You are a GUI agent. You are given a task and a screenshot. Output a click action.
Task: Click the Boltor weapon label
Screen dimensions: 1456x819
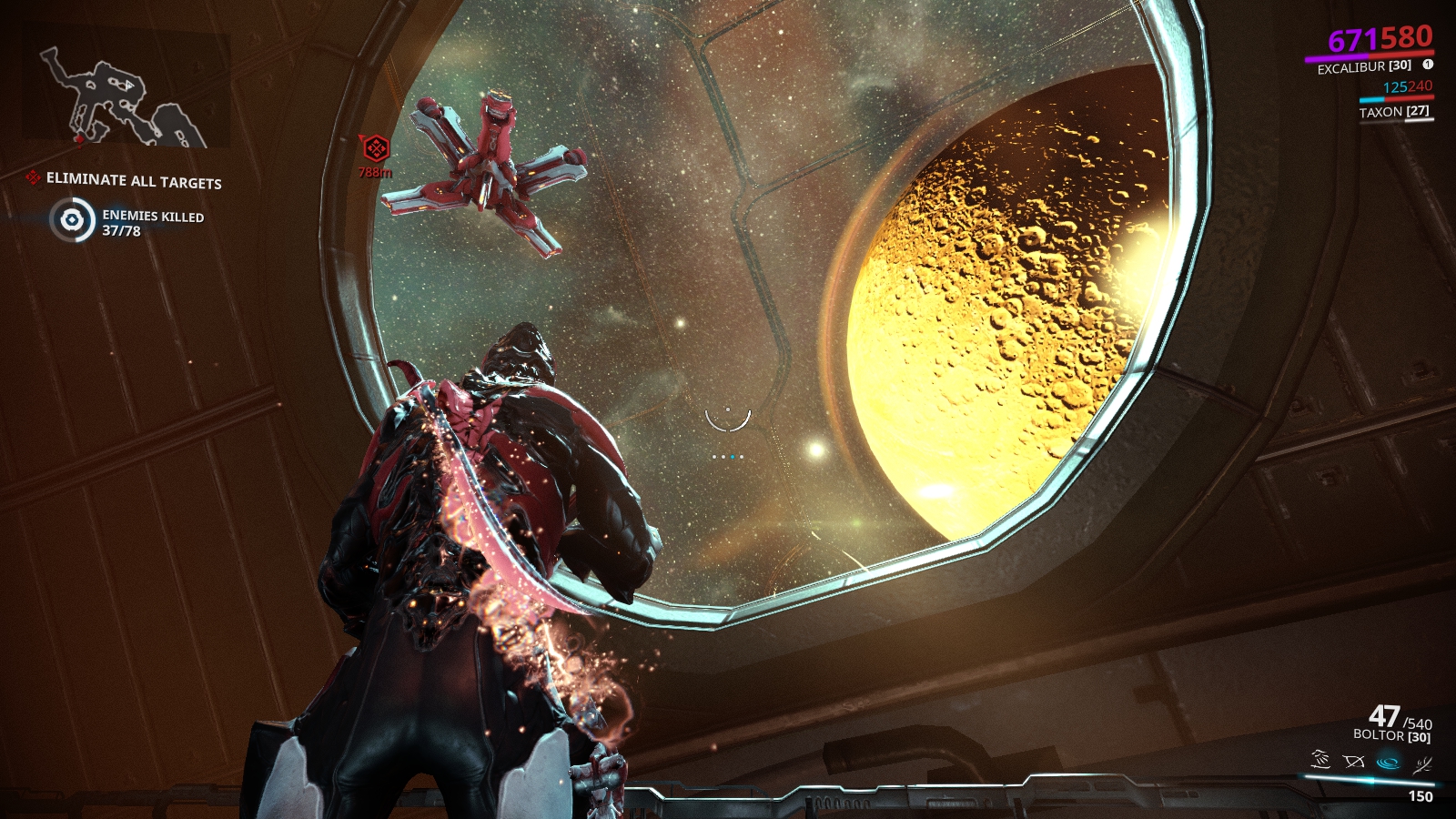coord(1390,735)
